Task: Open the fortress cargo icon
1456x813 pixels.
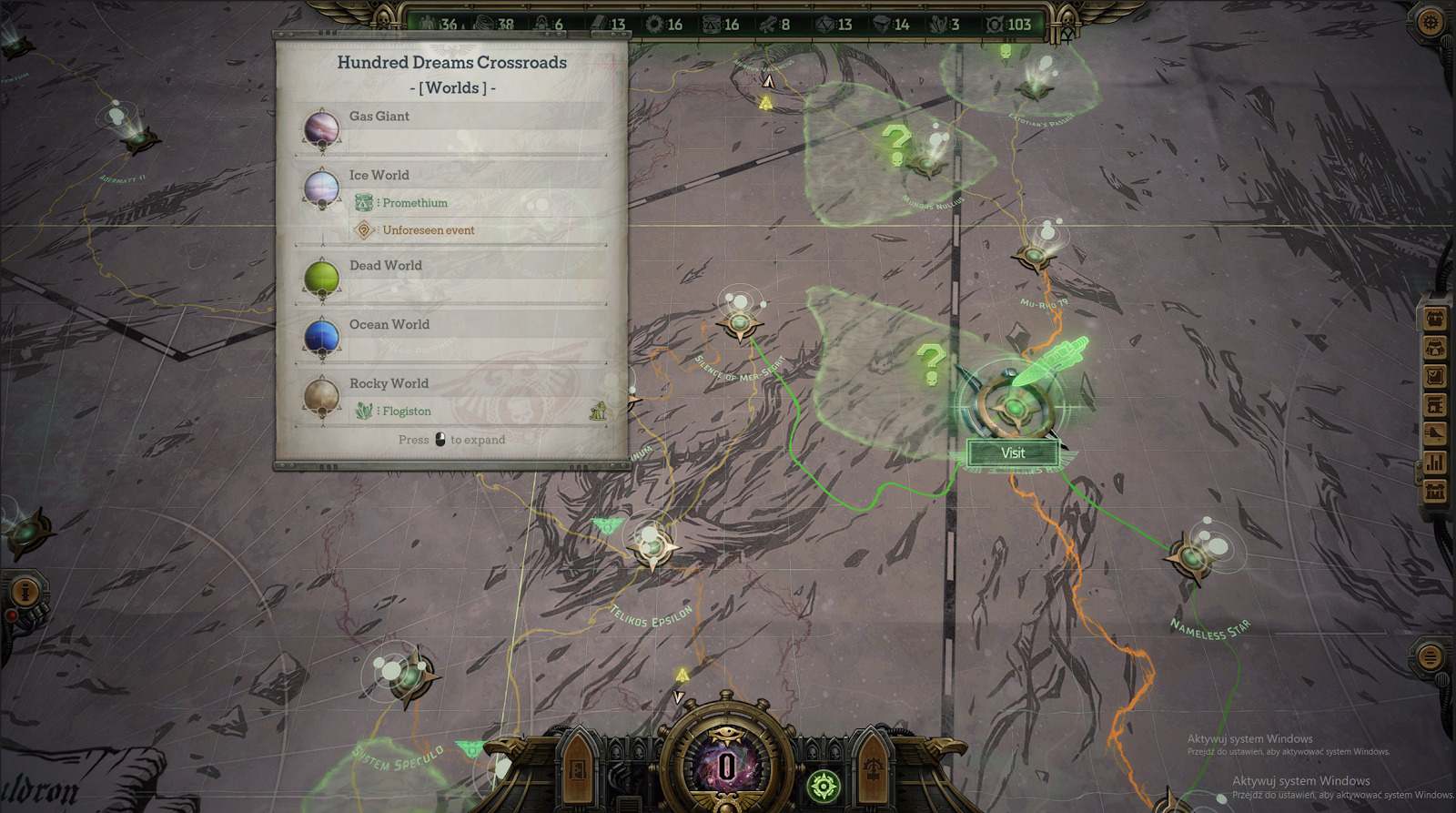Action: pyautogui.click(x=1435, y=492)
